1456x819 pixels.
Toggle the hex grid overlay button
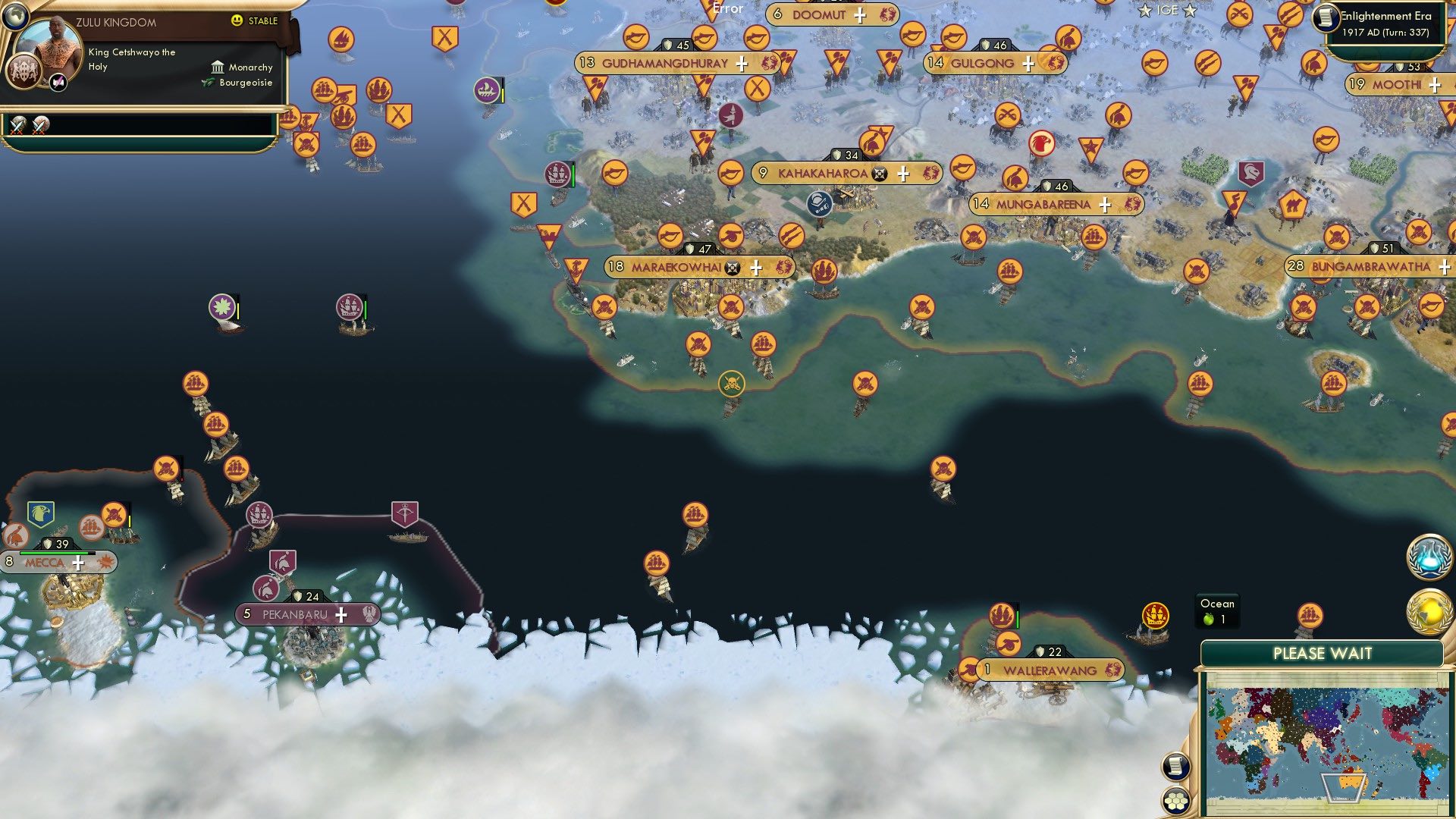click(x=1175, y=801)
